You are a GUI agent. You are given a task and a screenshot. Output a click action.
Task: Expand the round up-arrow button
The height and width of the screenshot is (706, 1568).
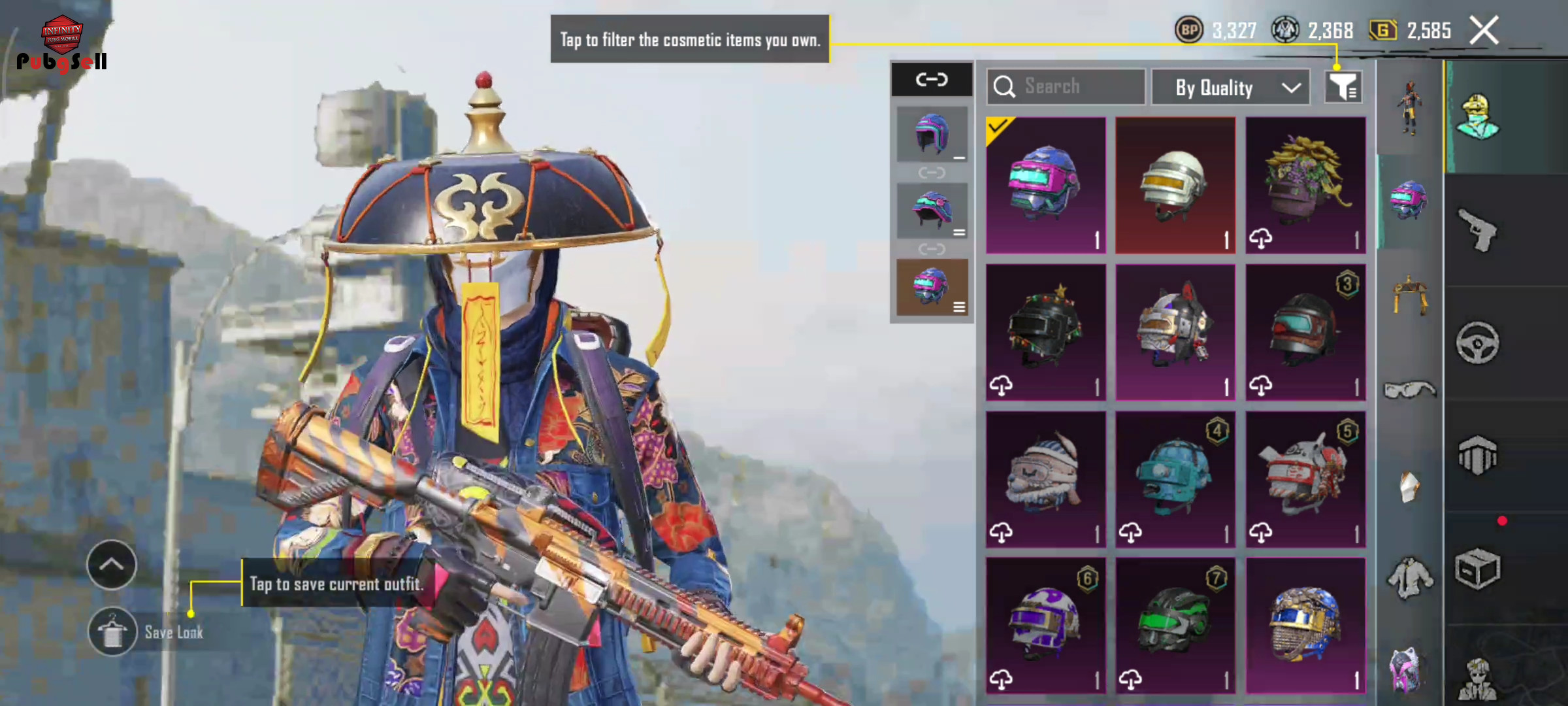coord(112,565)
